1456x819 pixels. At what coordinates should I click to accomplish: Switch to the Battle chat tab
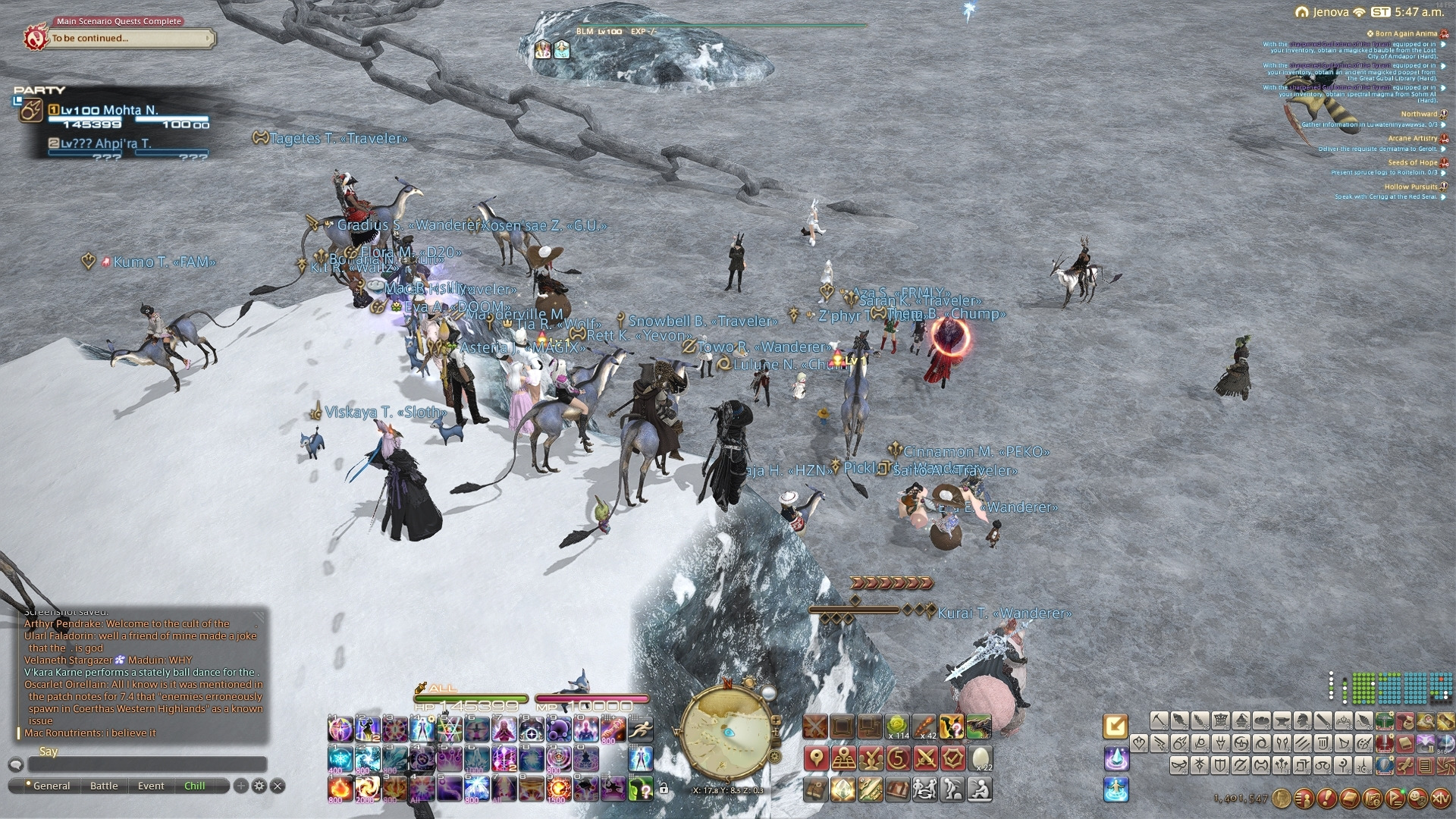(x=104, y=786)
